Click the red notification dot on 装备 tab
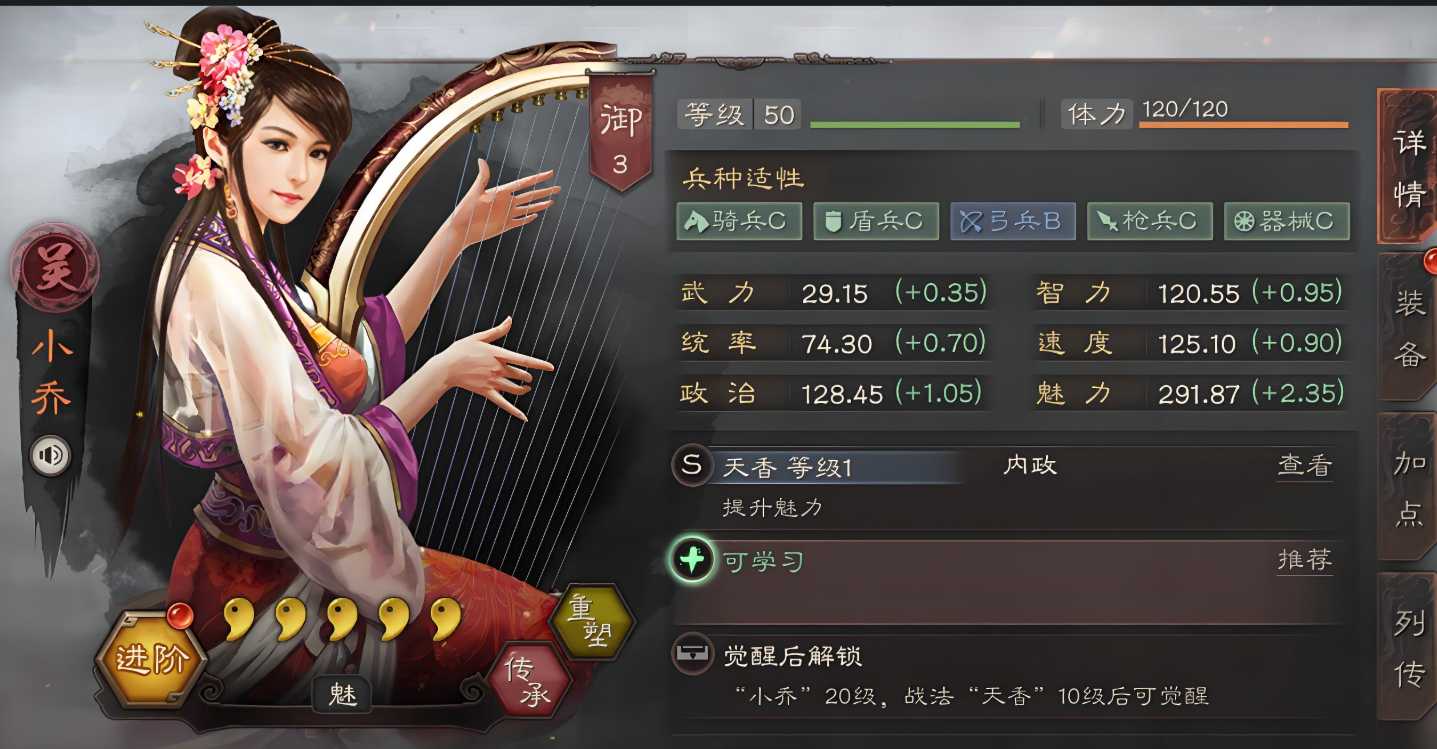Screen dimensions: 1437x749 point(1428,259)
